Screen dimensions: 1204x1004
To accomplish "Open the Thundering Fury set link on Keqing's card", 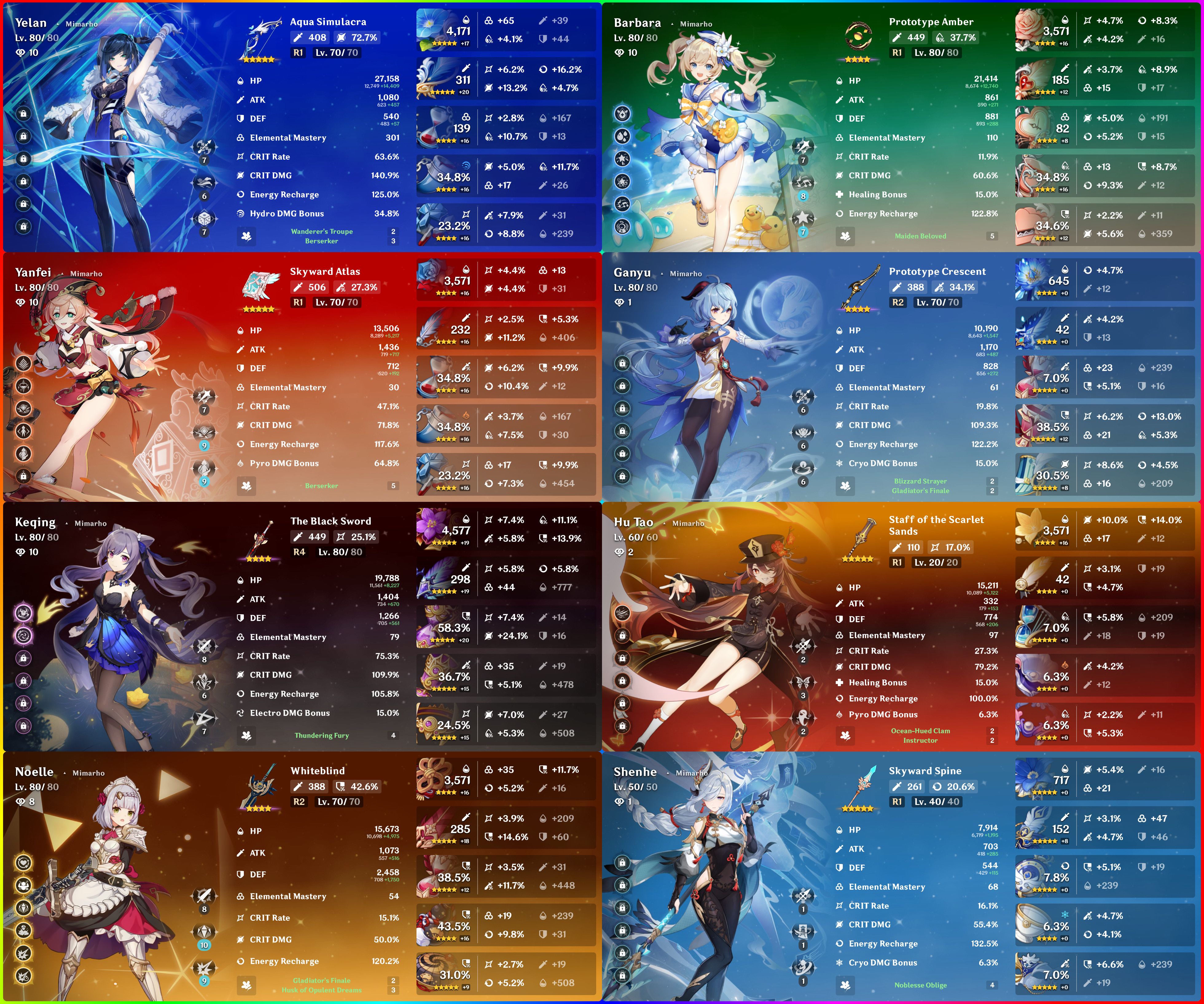I will coord(321,736).
